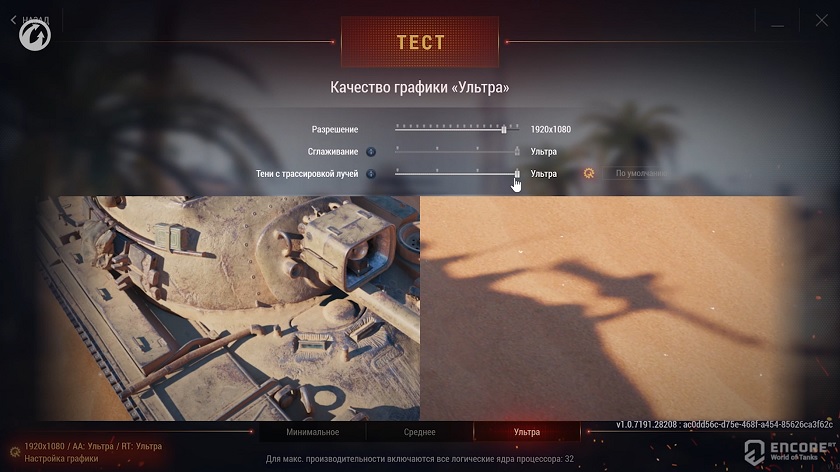Screen dimensions: 840x472
Task: Set the Сглаживание anti-aliasing slider
Action: pos(517,151)
